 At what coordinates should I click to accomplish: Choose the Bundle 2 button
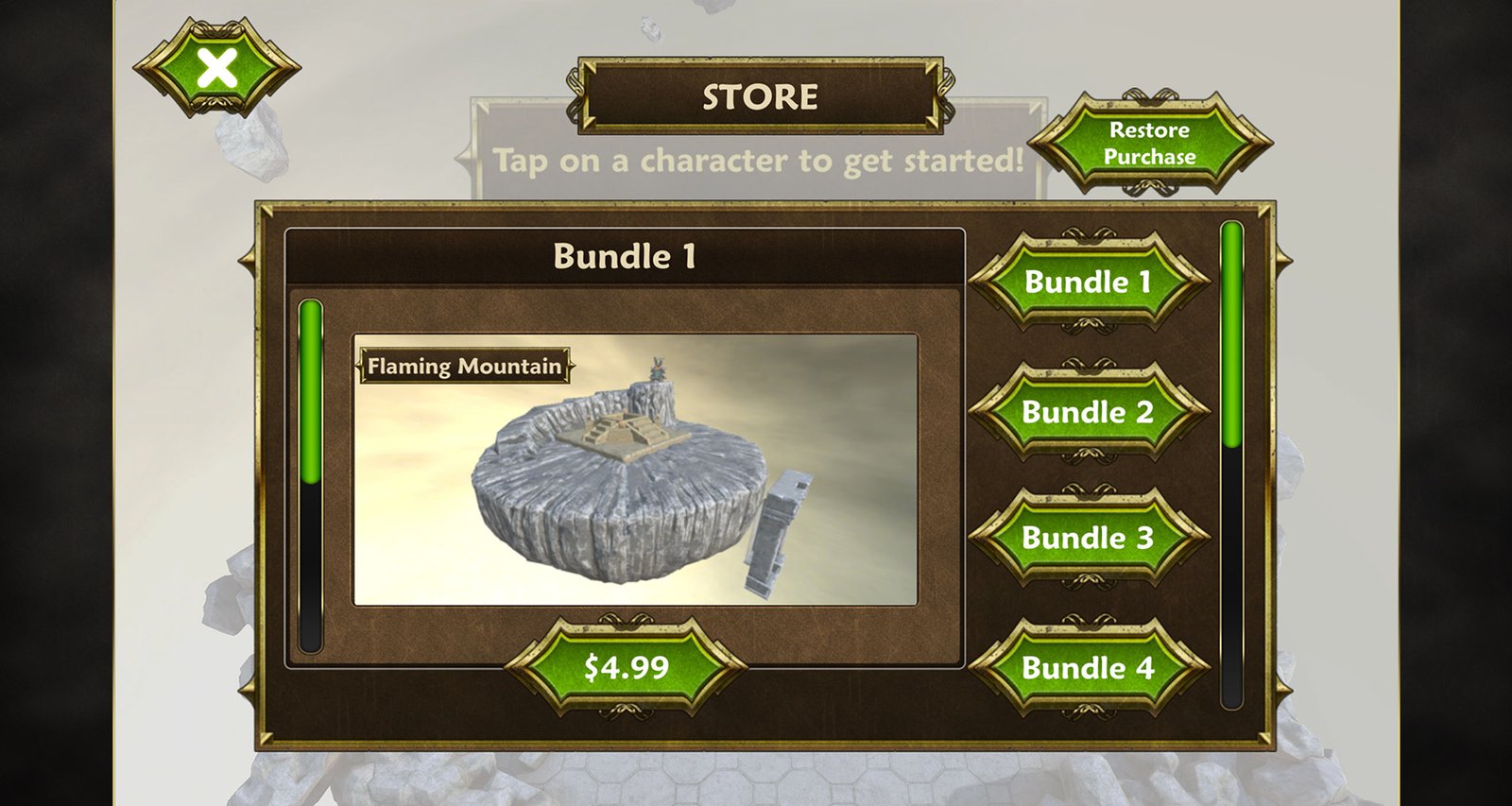(1088, 412)
